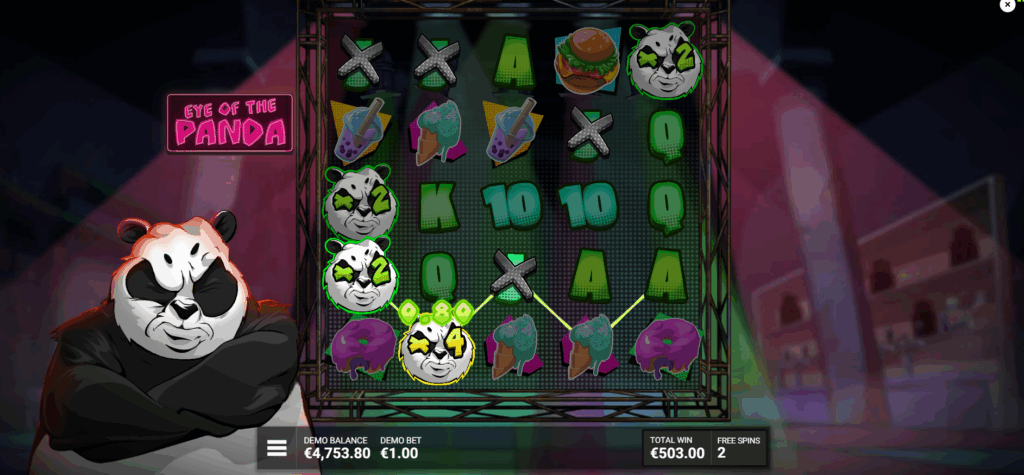The height and width of the screenshot is (475, 1024).
Task: Close the game with the X button
Action: (x=1007, y=5)
